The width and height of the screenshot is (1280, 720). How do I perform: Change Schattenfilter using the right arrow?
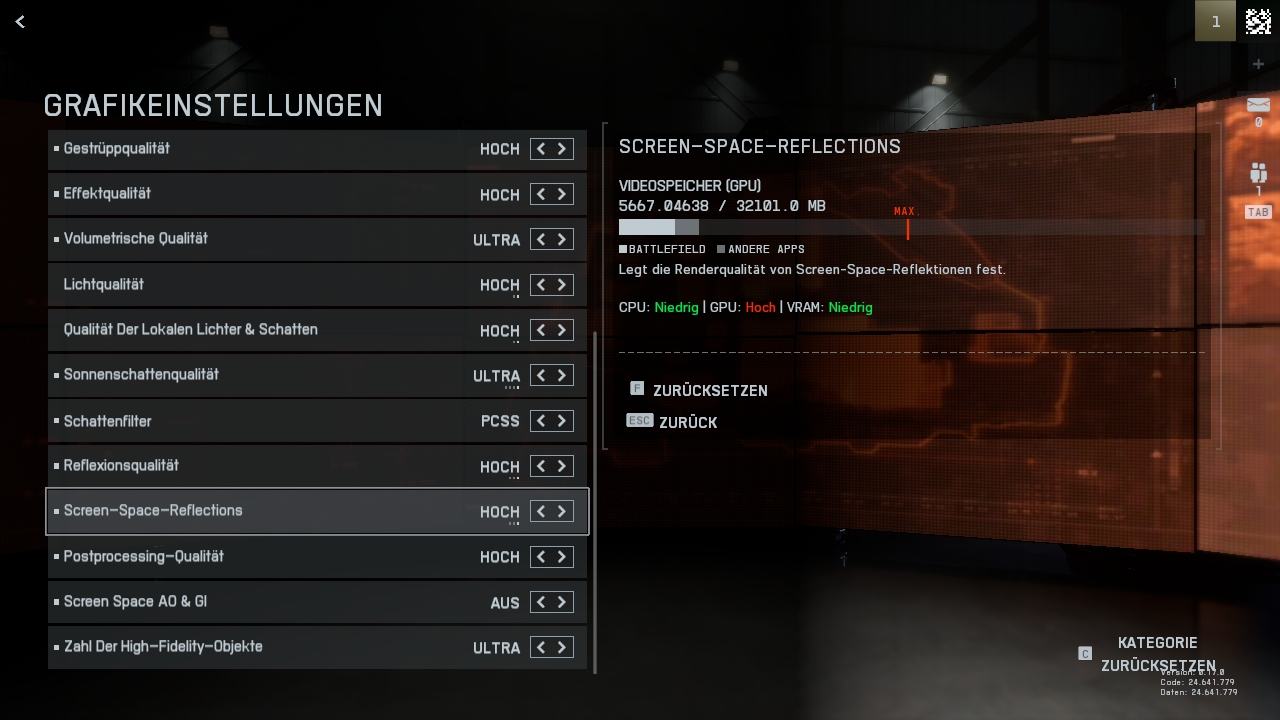(562, 421)
